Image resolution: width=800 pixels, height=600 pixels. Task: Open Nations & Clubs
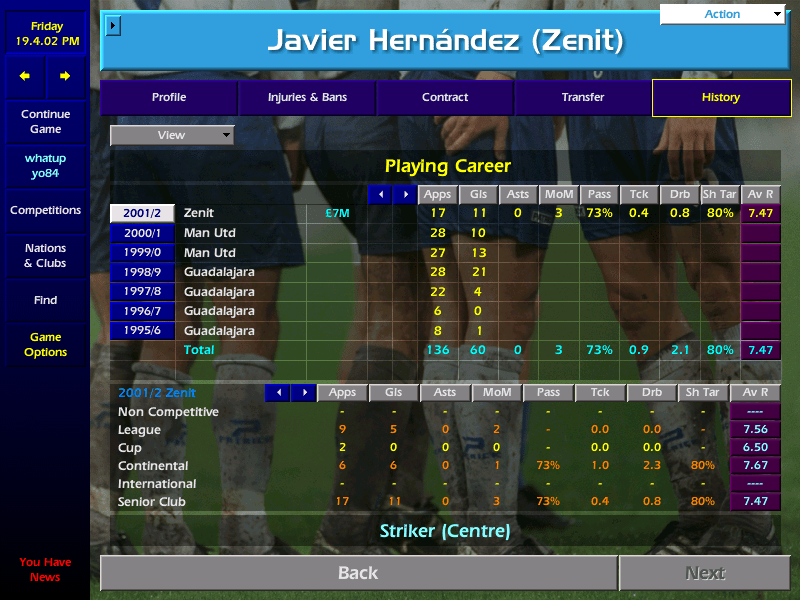[x=45, y=256]
